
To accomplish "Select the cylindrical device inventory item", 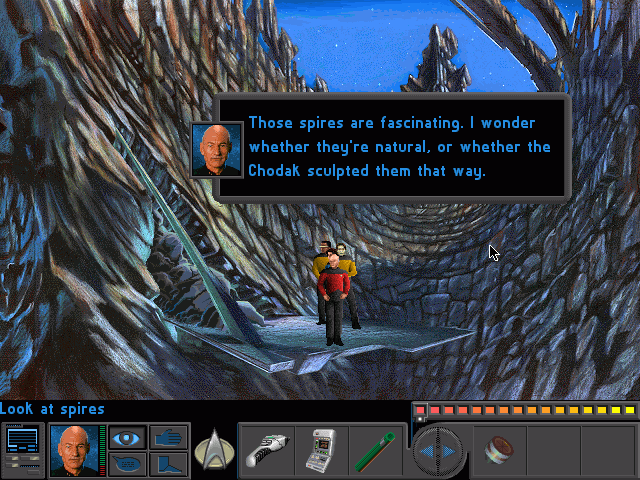I will point(497,450).
